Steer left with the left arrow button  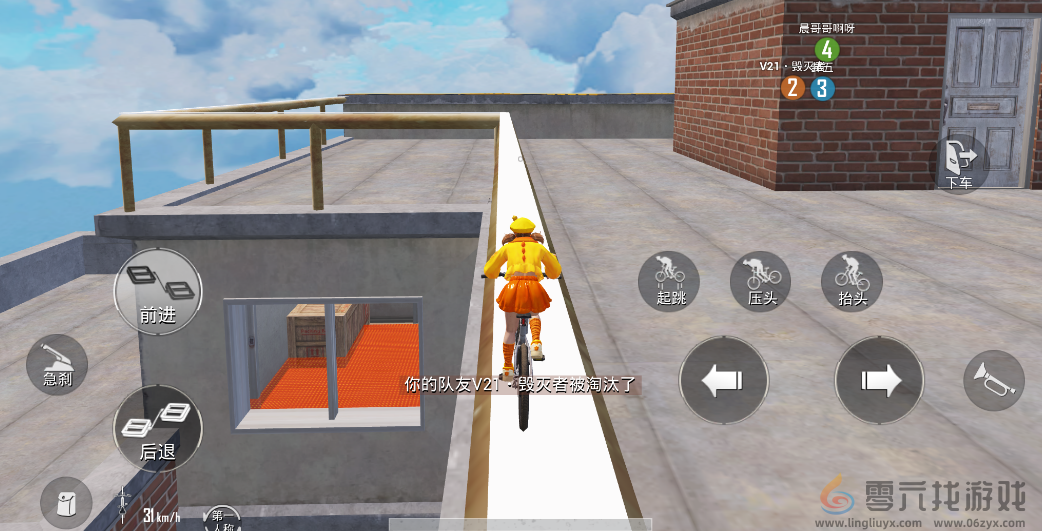coord(723,380)
